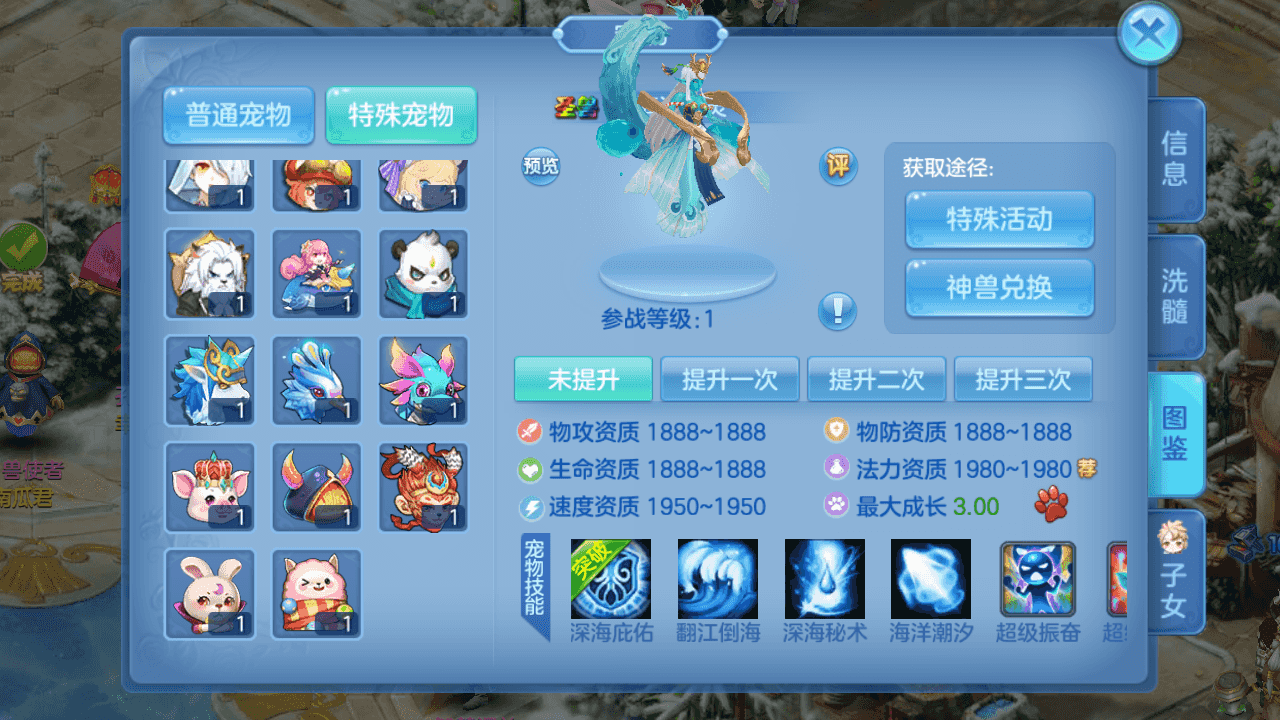Open the 翻江倒海 skill icon
The height and width of the screenshot is (720, 1280).
[x=716, y=580]
